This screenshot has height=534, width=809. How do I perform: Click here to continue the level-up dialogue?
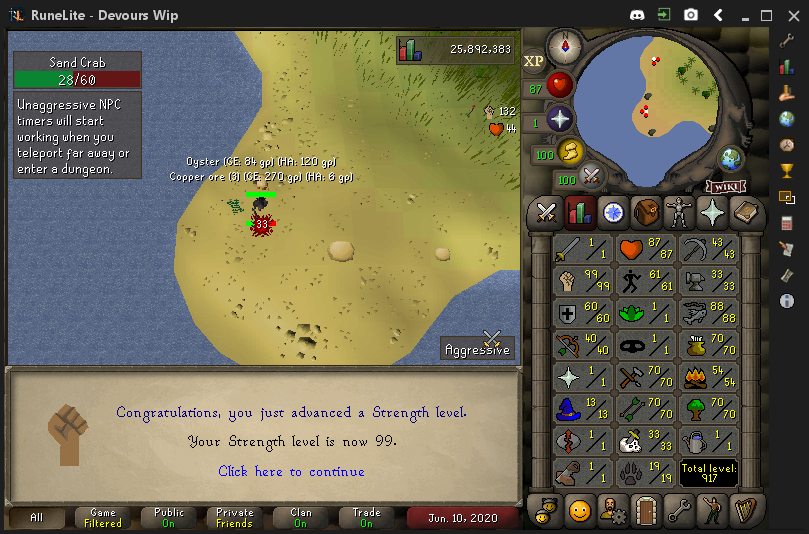point(291,471)
